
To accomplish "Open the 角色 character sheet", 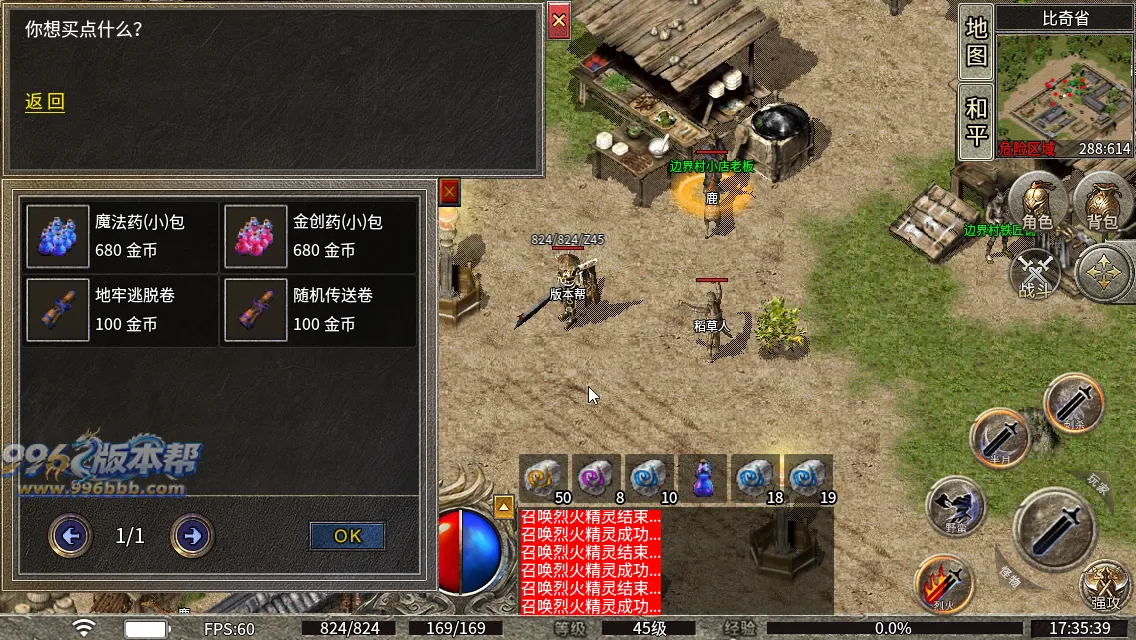I will [1037, 204].
